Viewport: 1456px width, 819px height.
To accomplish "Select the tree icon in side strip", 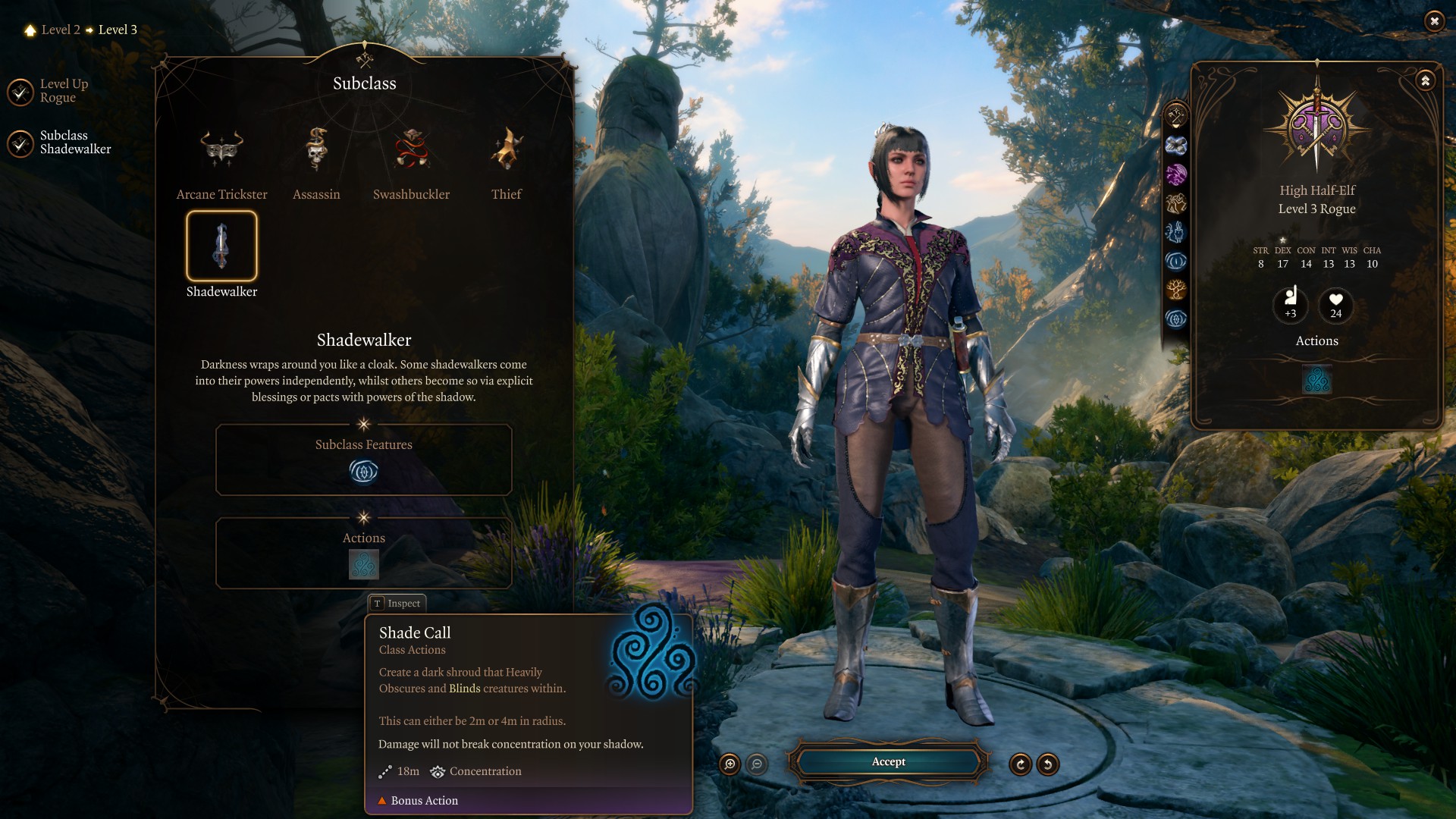I will (x=1176, y=290).
